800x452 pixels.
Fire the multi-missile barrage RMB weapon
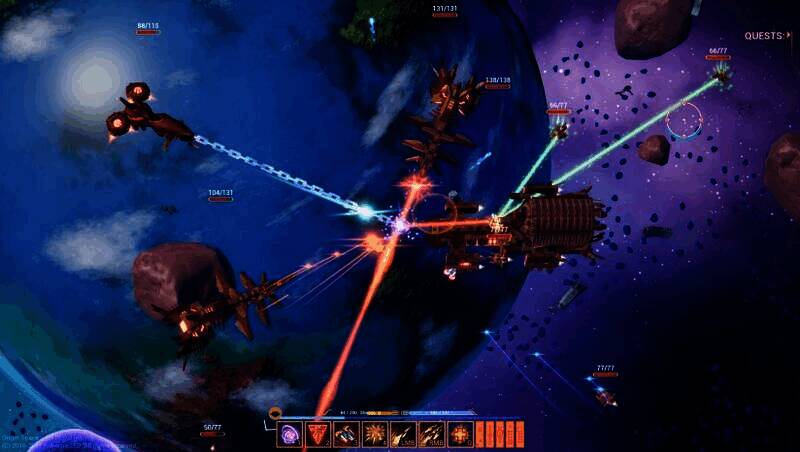click(x=432, y=434)
